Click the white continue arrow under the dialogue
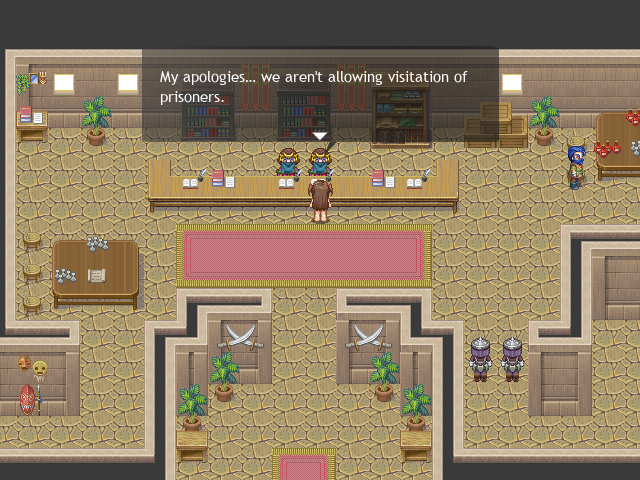 coord(320,135)
